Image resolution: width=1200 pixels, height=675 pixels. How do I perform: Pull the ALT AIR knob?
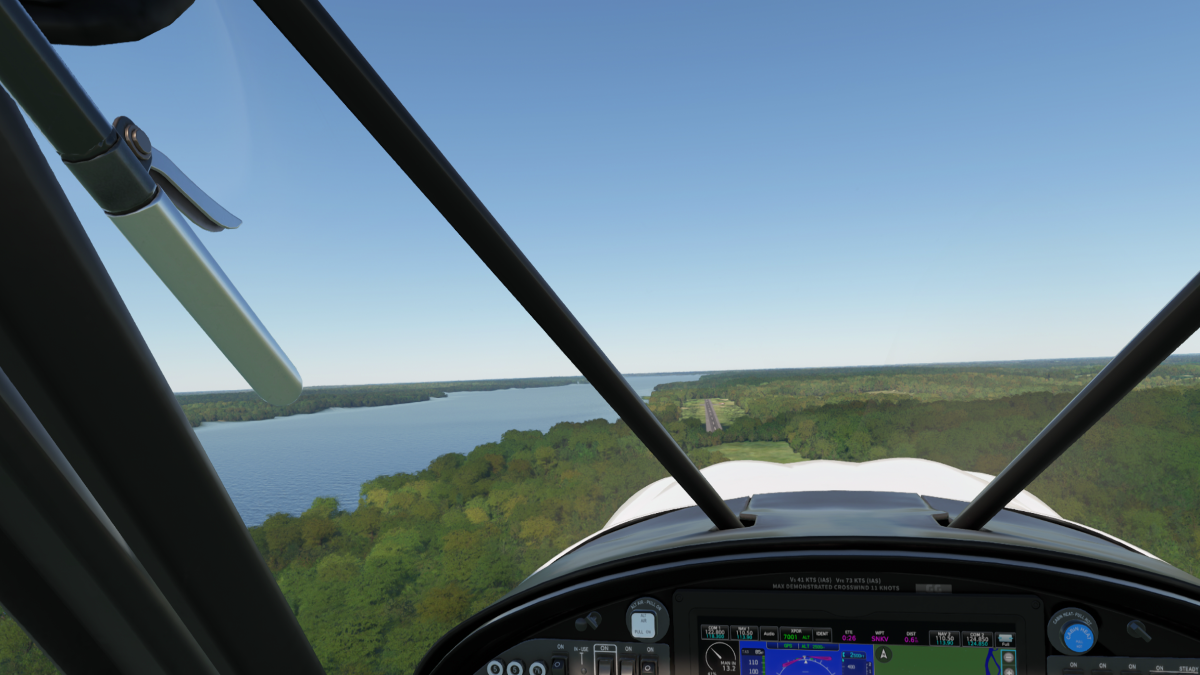645,621
